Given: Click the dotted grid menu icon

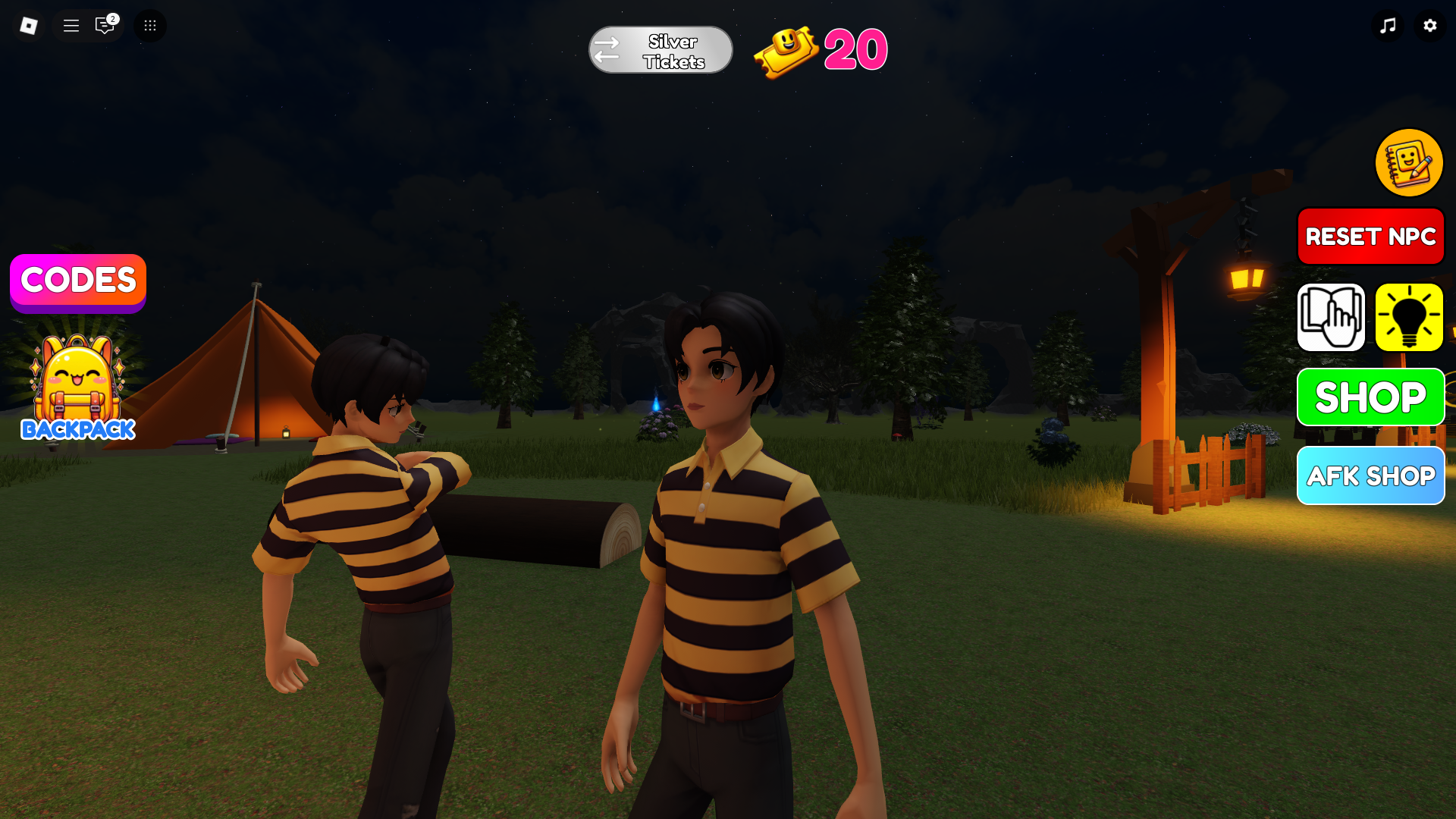Looking at the screenshot, I should tap(150, 26).
